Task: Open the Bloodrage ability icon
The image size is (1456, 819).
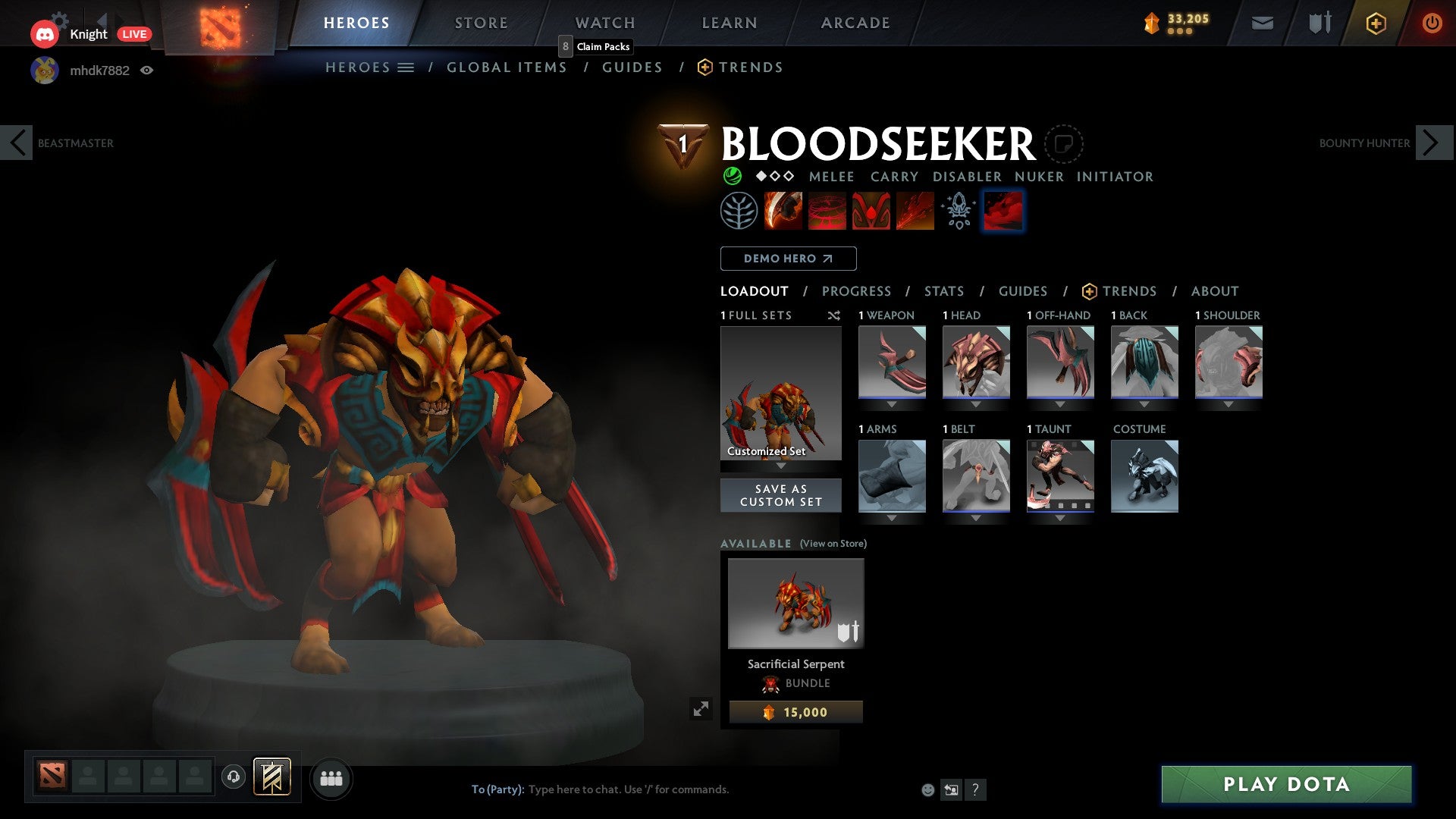Action: pos(783,211)
